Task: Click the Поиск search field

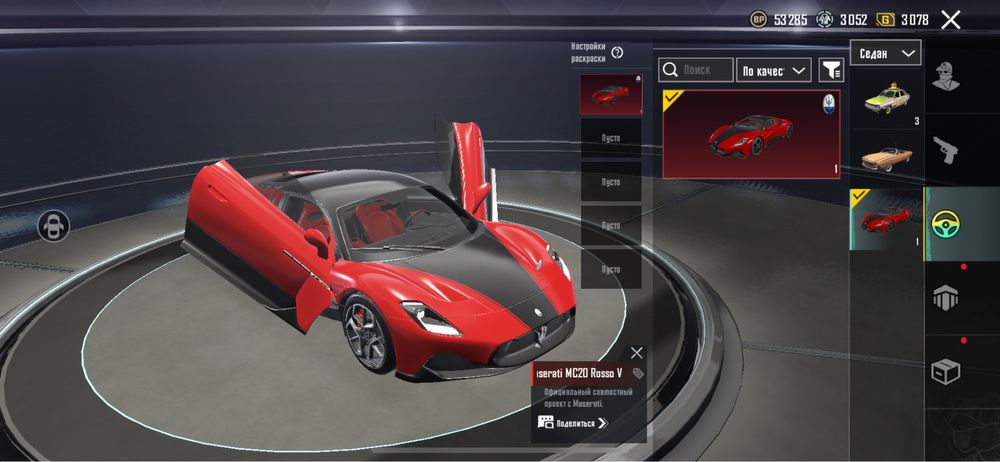Action: pos(696,70)
